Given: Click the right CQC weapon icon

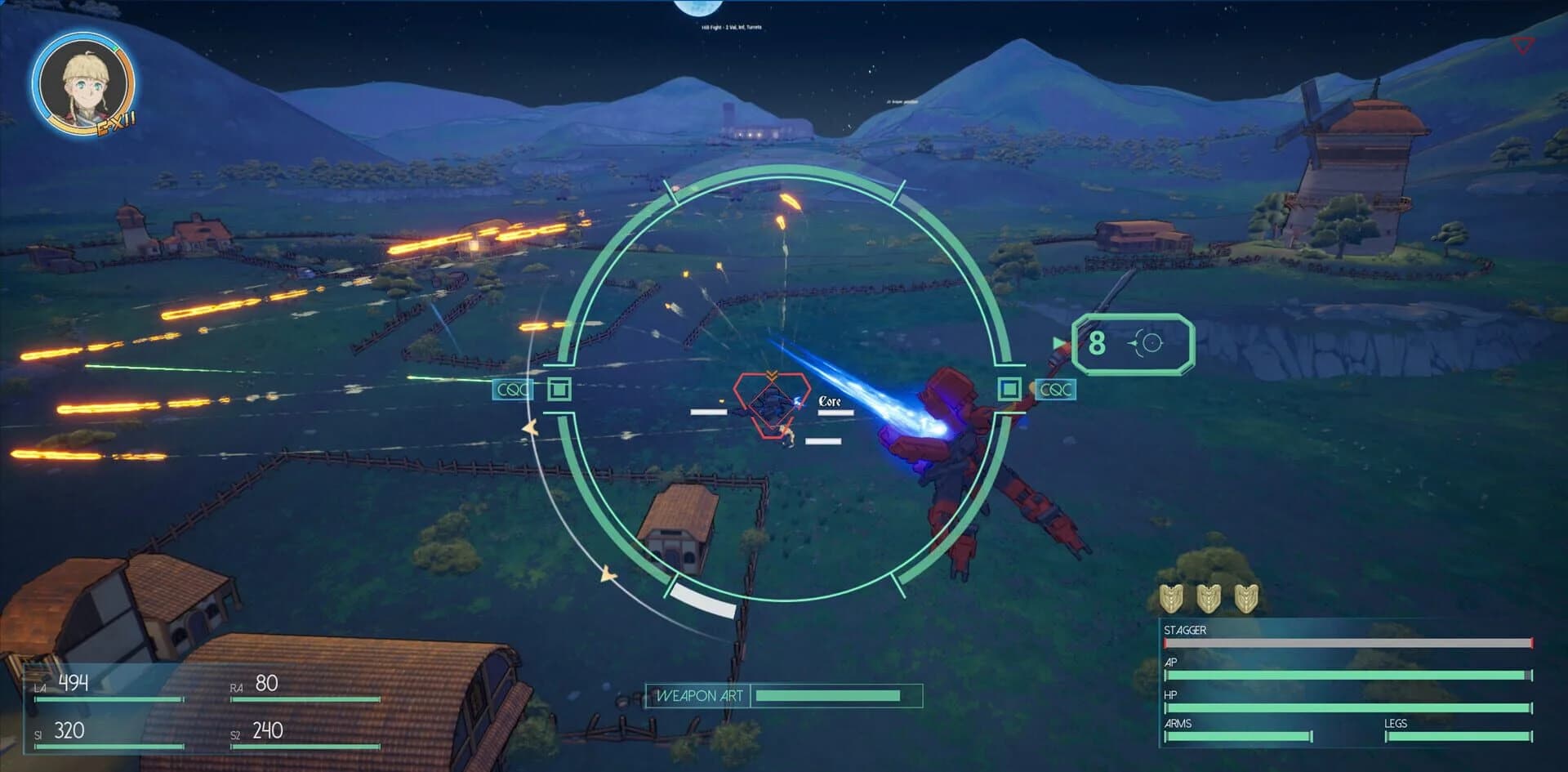Looking at the screenshot, I should pos(1056,390).
